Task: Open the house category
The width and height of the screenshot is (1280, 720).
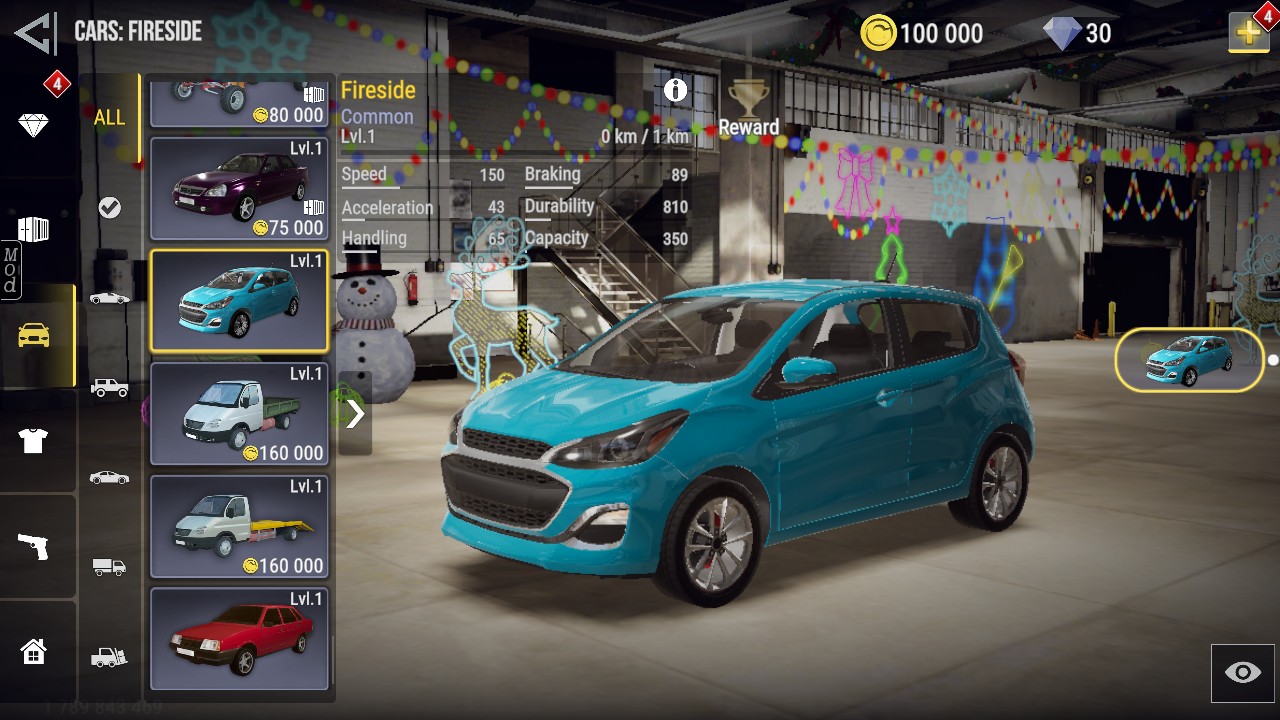Action: 33,652
